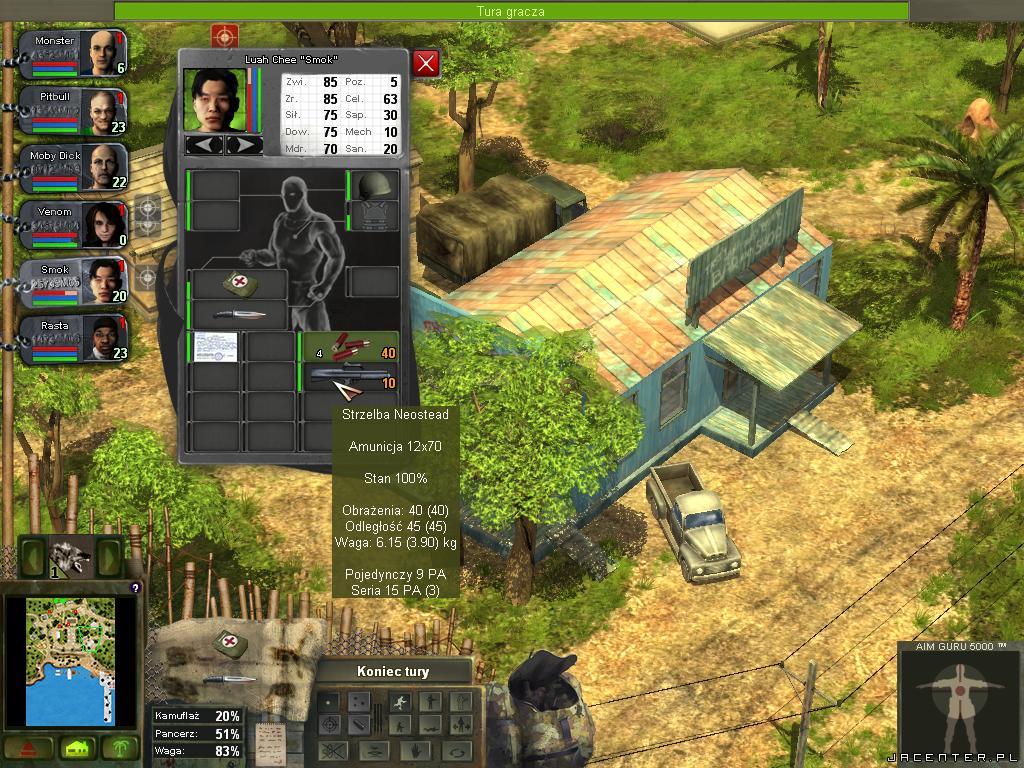Select the paper document inventory slot
1024x768 pixels.
215,347
